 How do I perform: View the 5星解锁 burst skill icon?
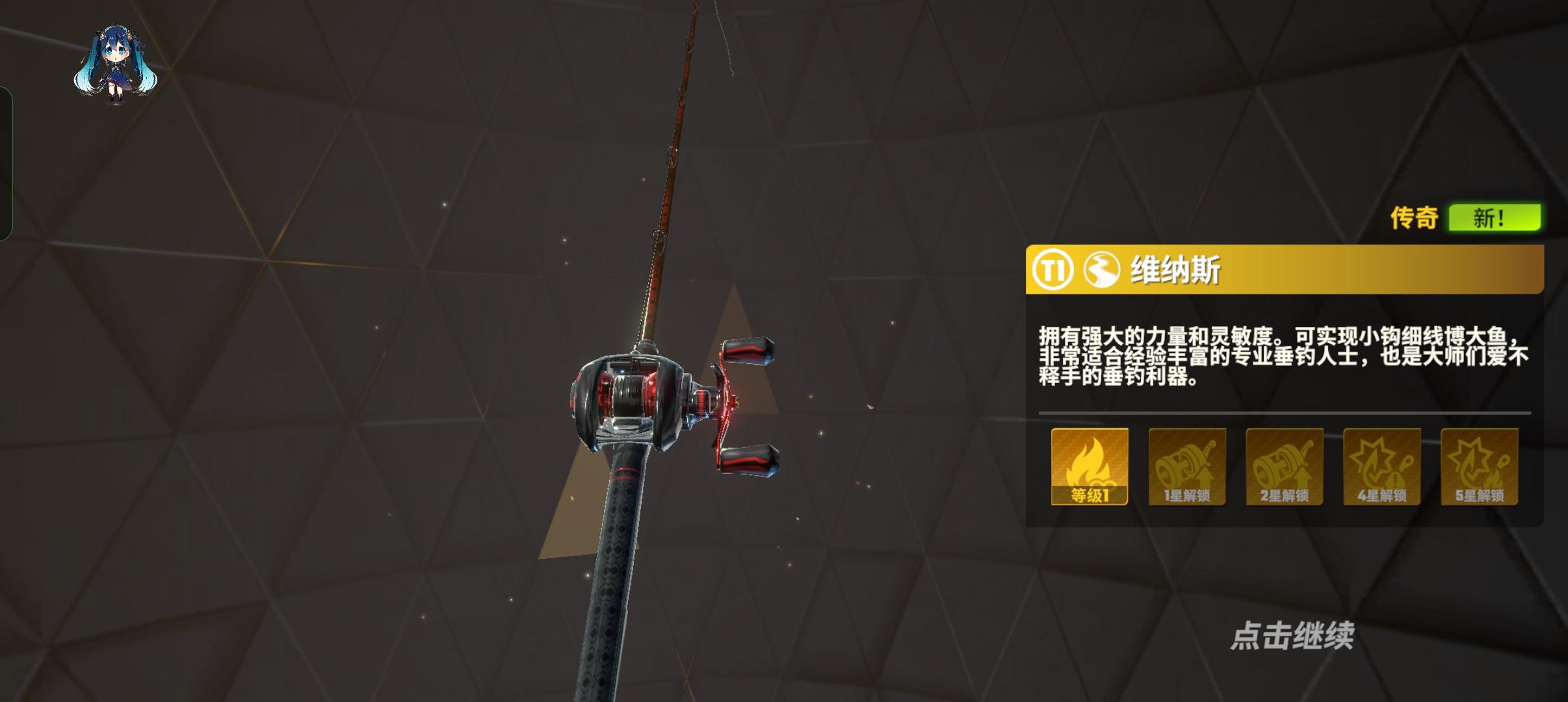tap(1480, 467)
